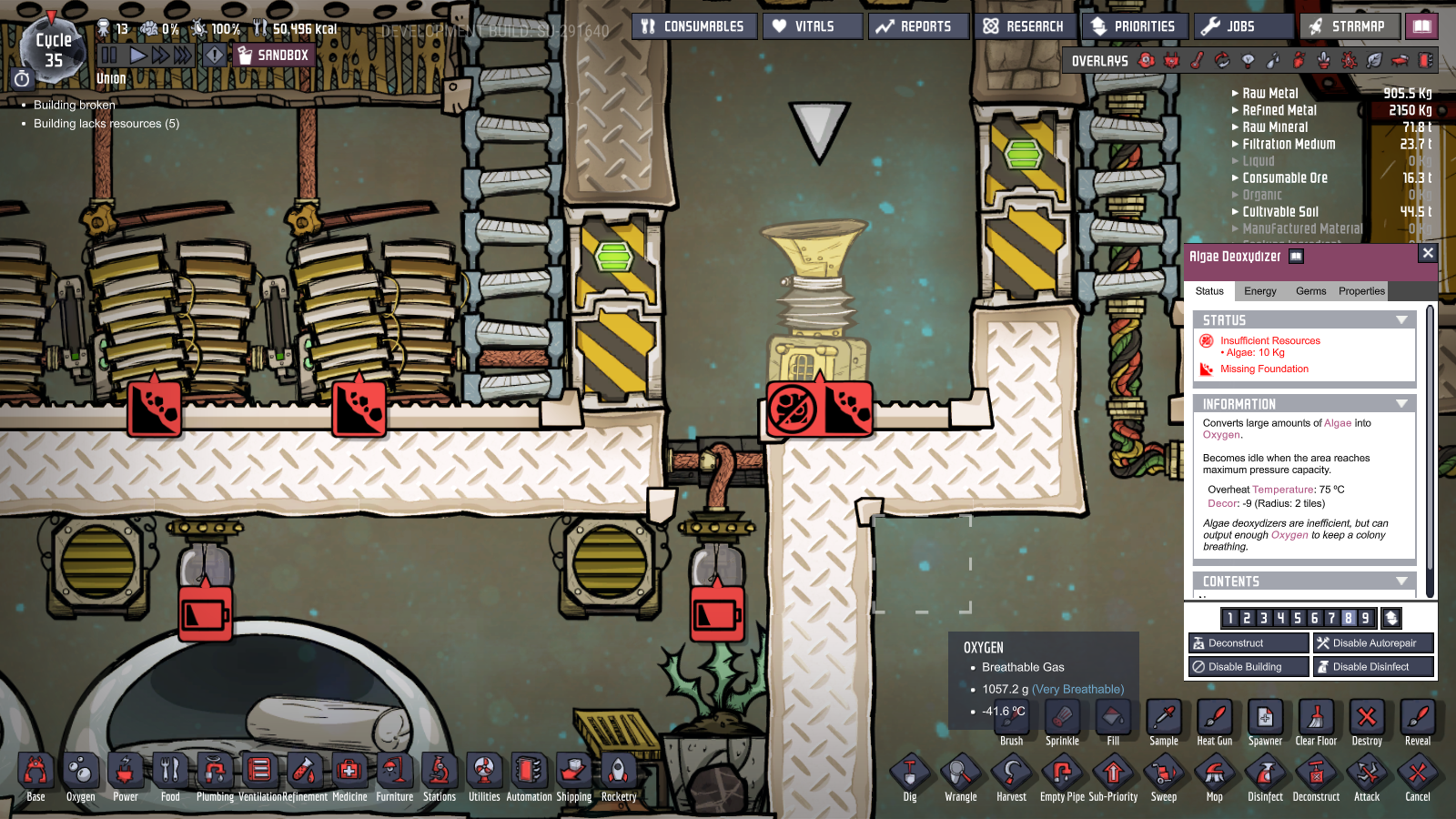This screenshot has width=1456, height=819.
Task: Toggle Disable Building for the Algae Deoxydizer
Action: 1248,666
